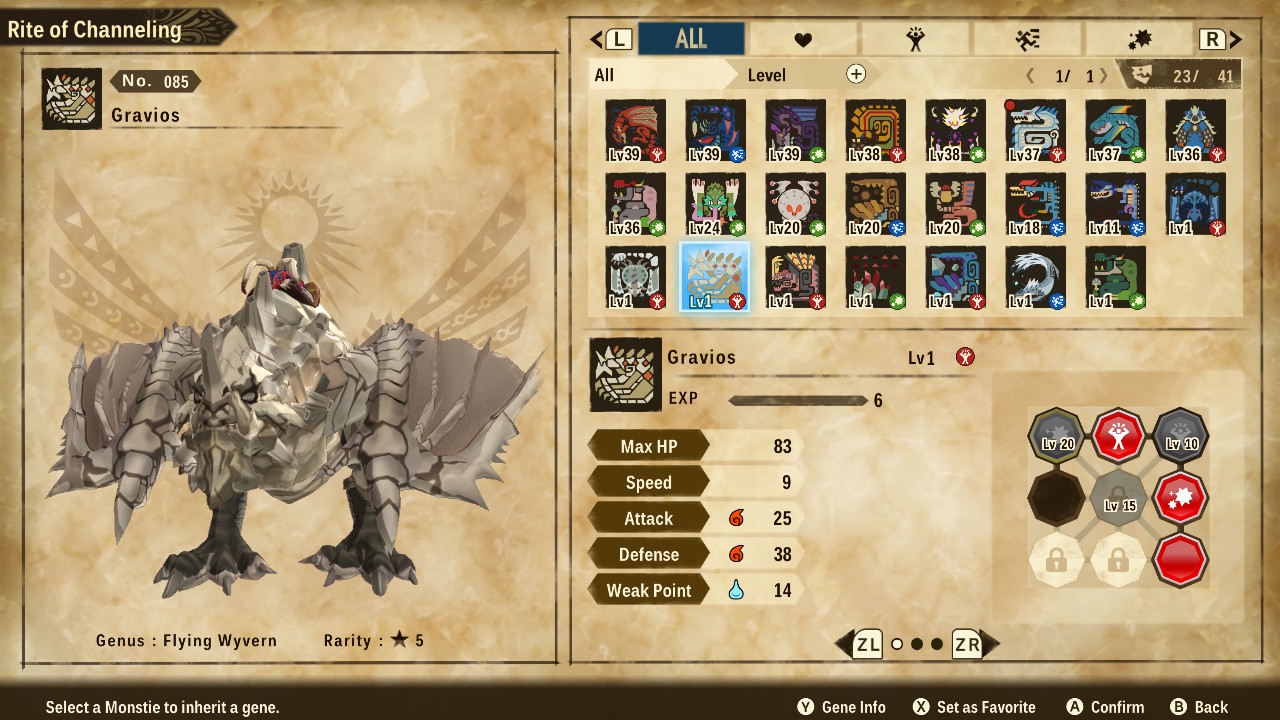This screenshot has width=1280, height=720.
Task: Select the highlighted Gravios Lv1 monstie
Action: 715,277
